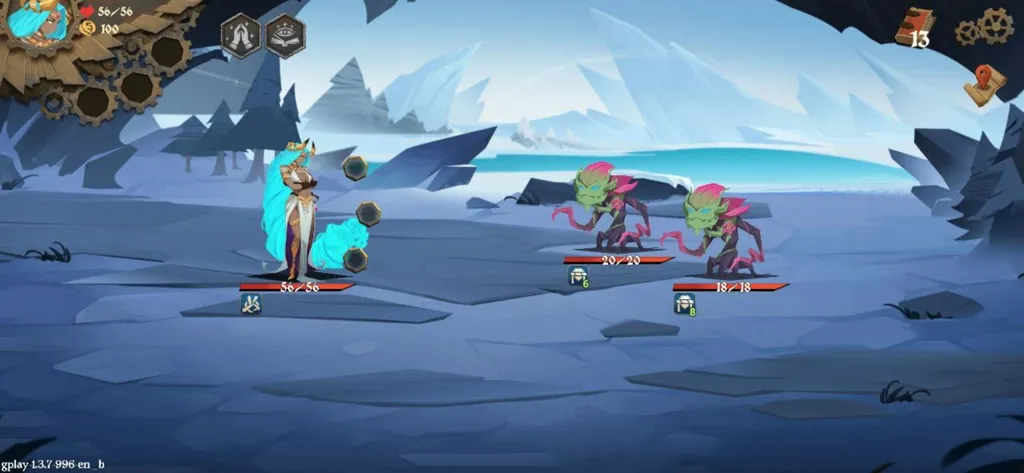Inspect the enemy intent icon showing 6

pos(578,277)
